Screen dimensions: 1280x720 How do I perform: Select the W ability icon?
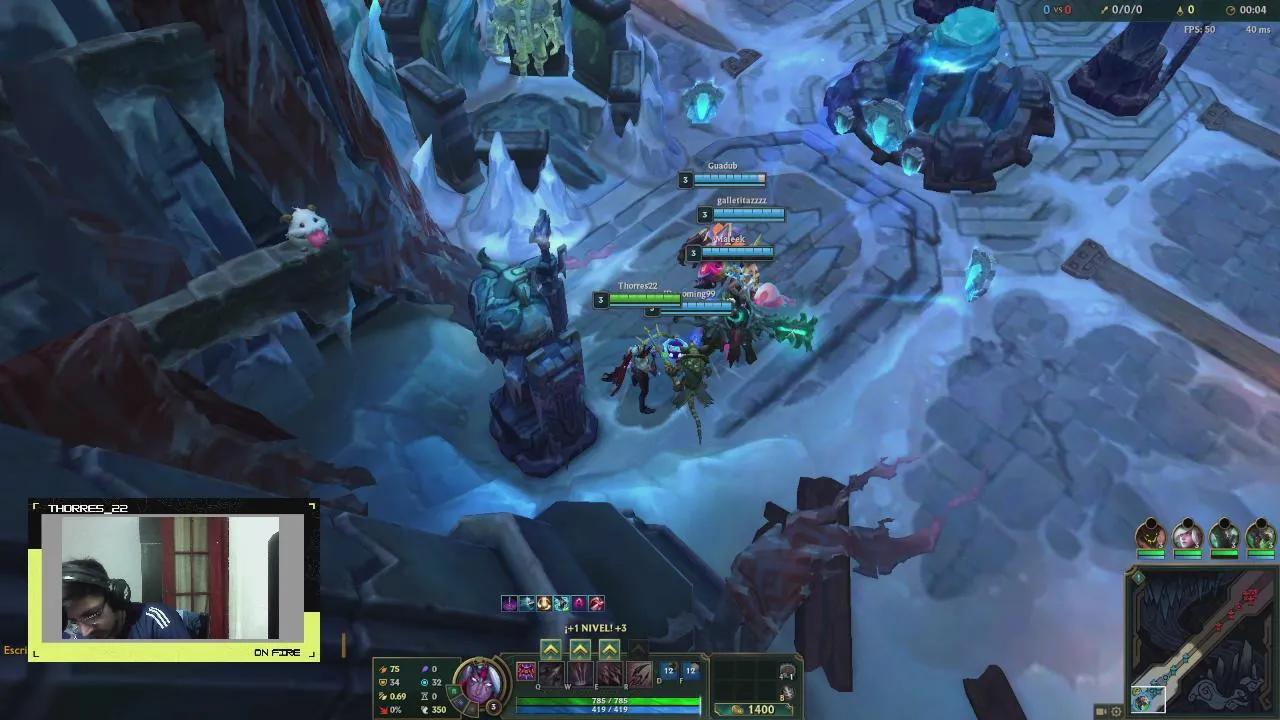click(579, 673)
